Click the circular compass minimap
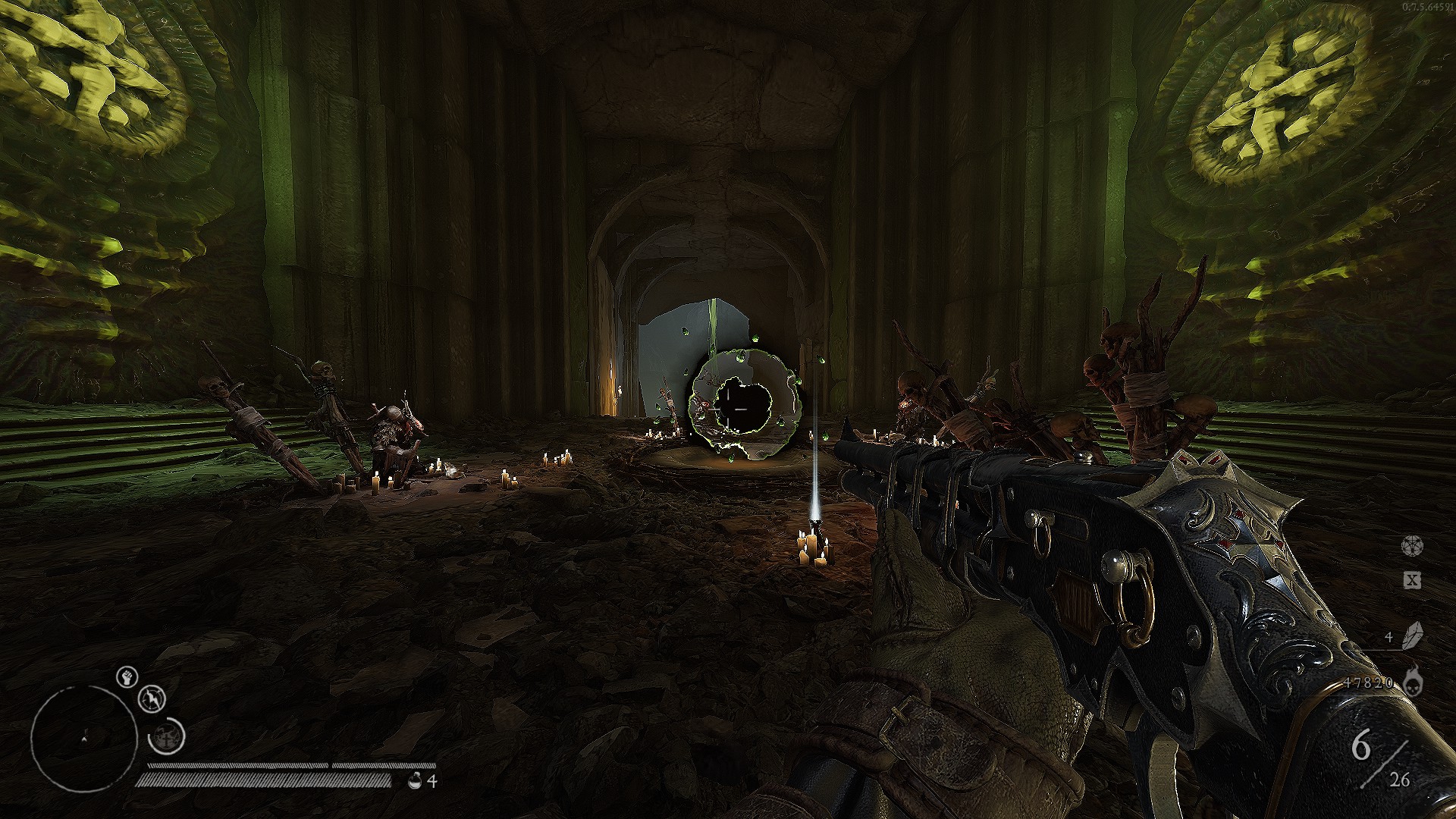The width and height of the screenshot is (1456, 819). click(x=83, y=739)
